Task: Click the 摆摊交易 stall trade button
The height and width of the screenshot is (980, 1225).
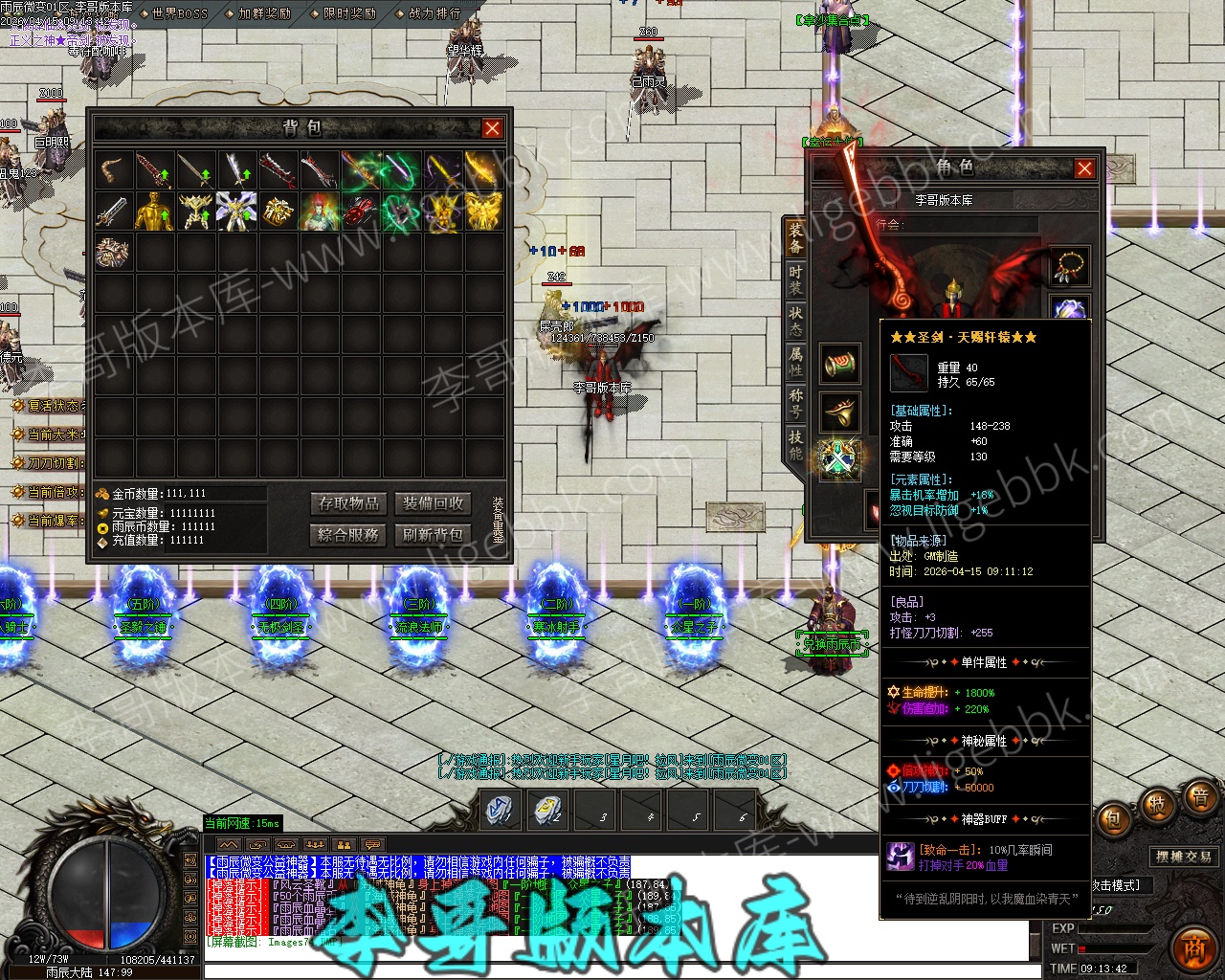Action: point(1184,857)
